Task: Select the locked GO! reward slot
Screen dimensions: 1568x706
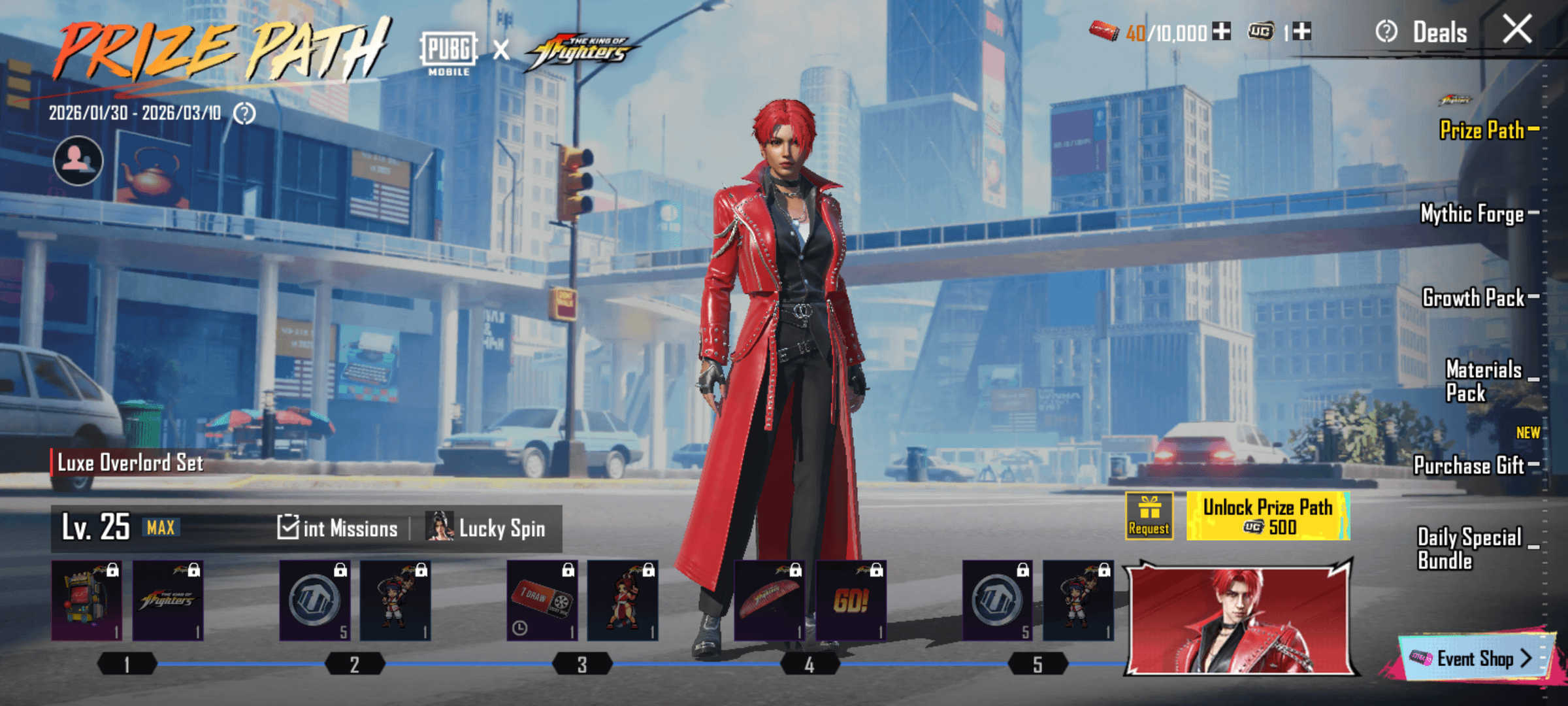Action: coord(851,600)
